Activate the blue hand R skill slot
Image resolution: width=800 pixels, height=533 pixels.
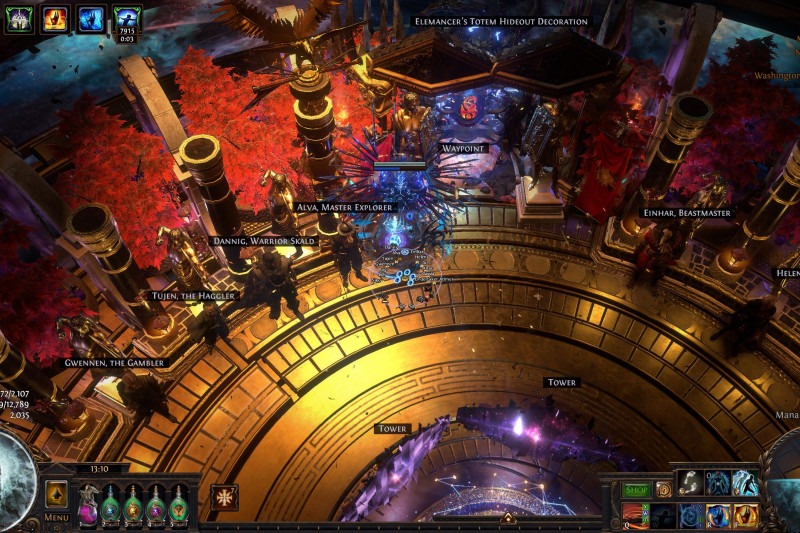pos(718,516)
